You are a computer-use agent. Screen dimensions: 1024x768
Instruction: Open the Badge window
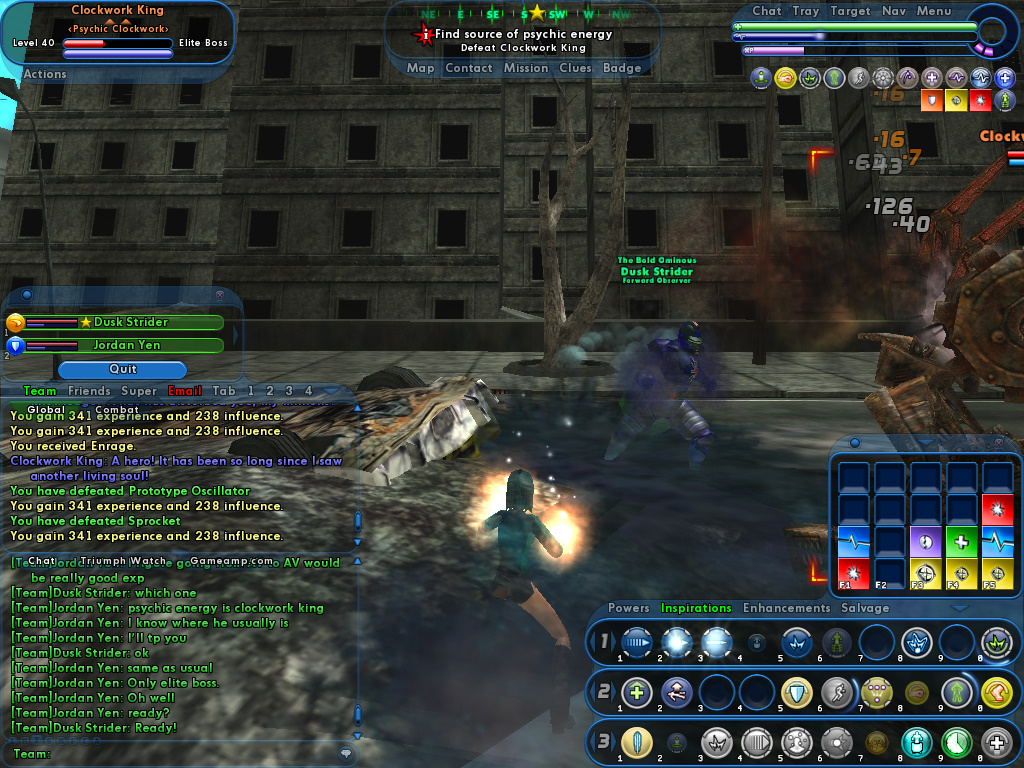(622, 68)
